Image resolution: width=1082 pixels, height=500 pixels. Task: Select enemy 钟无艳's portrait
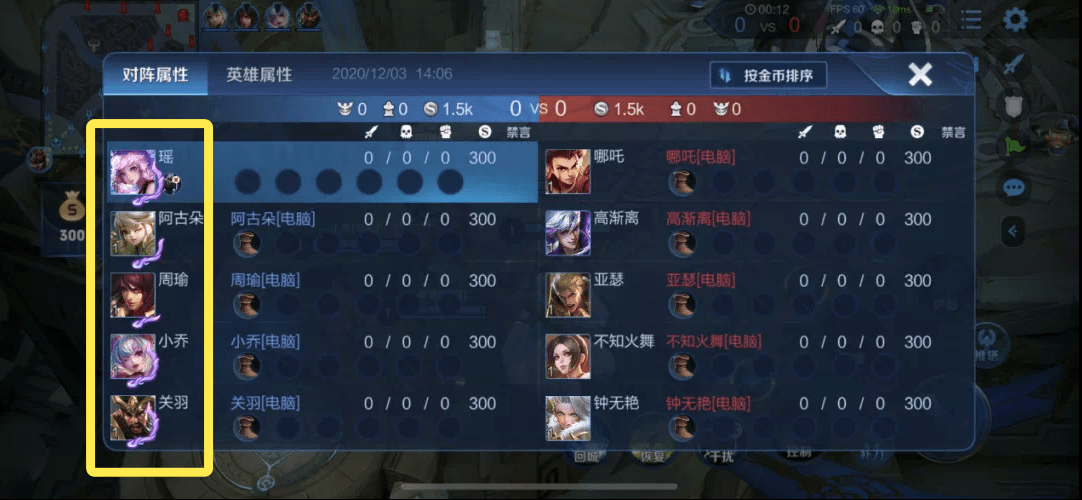567,418
